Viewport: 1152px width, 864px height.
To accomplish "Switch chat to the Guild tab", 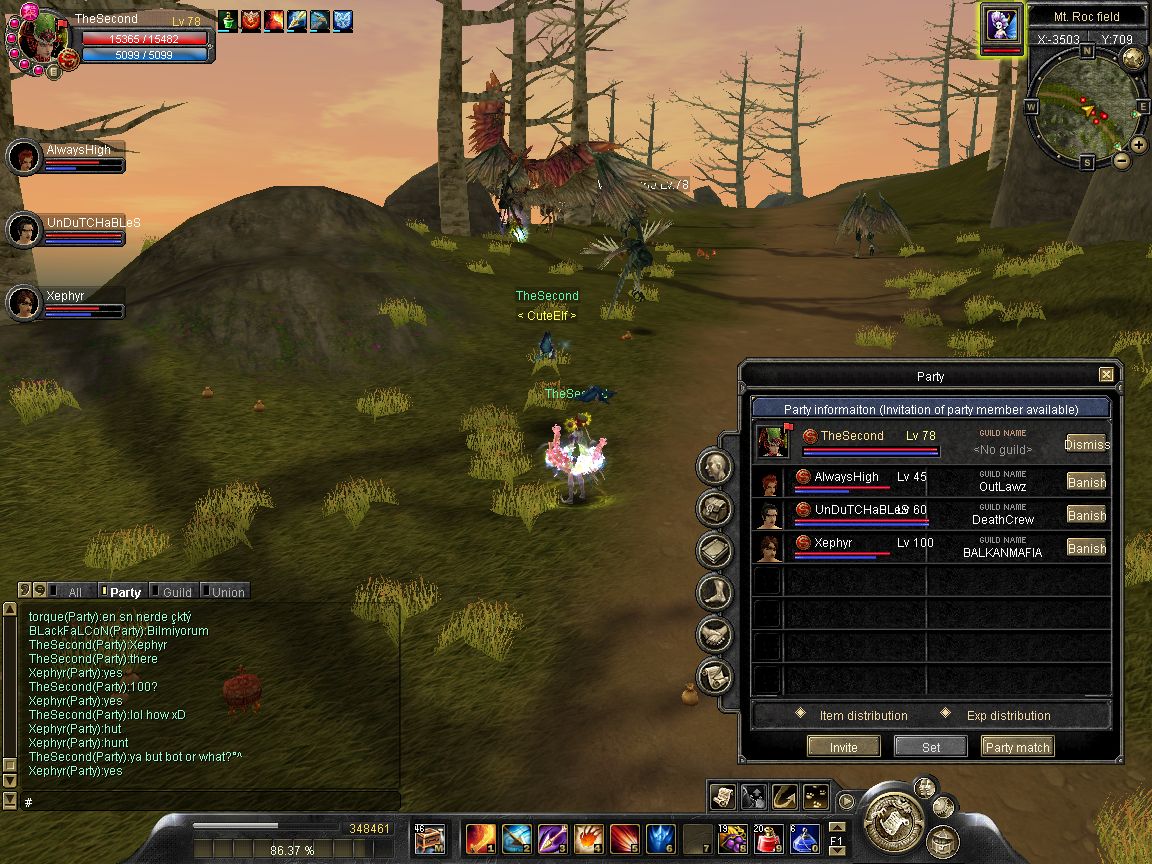I will click(x=176, y=592).
